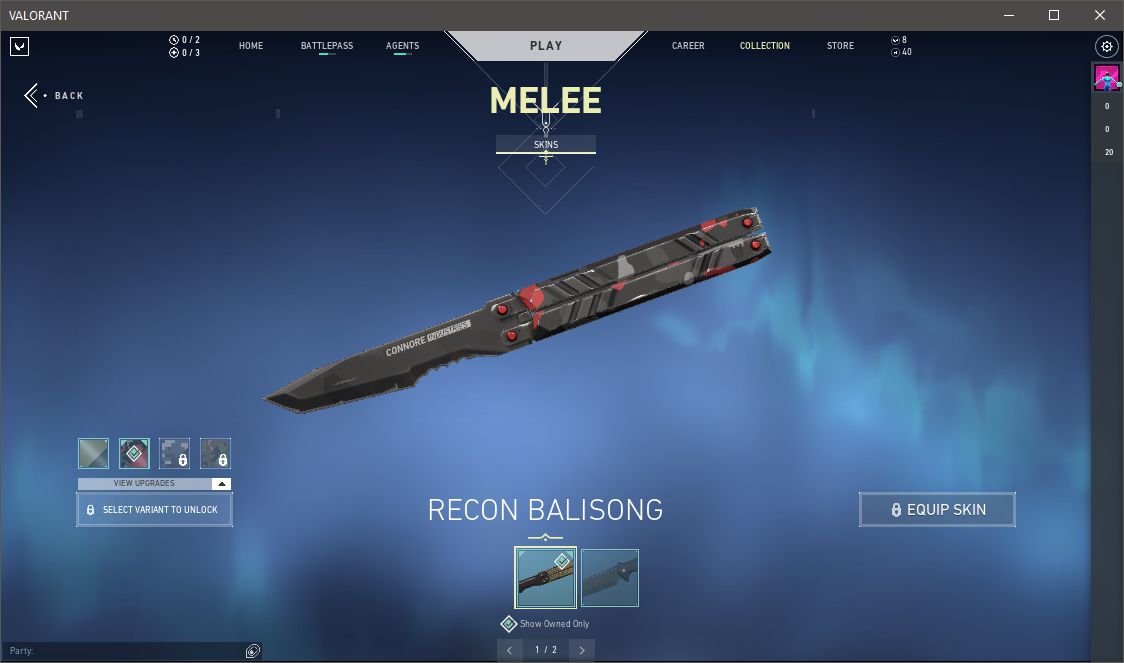This screenshot has height=663, width=1124.
Task: Go to the next skins page
Action: (582, 650)
